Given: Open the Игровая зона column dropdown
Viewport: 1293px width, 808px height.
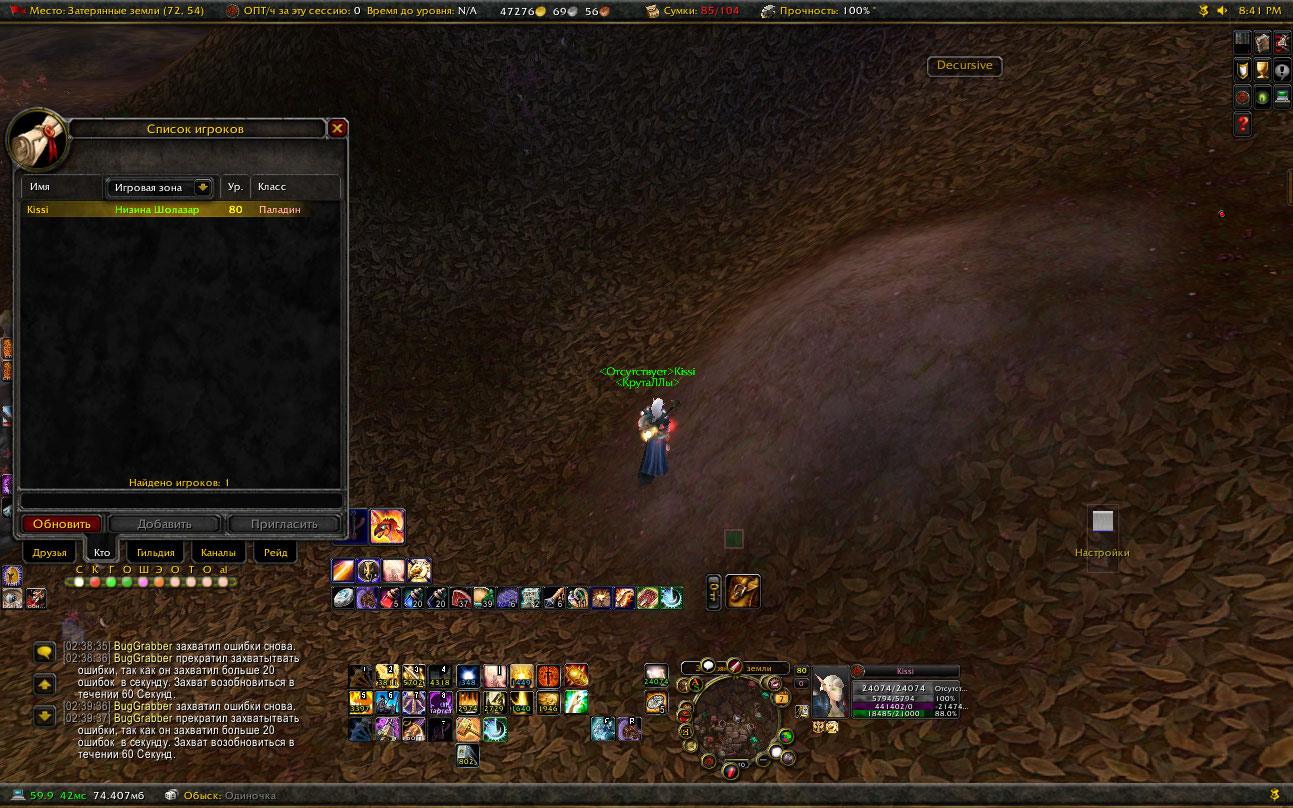Looking at the screenshot, I should pyautogui.click(x=203, y=187).
